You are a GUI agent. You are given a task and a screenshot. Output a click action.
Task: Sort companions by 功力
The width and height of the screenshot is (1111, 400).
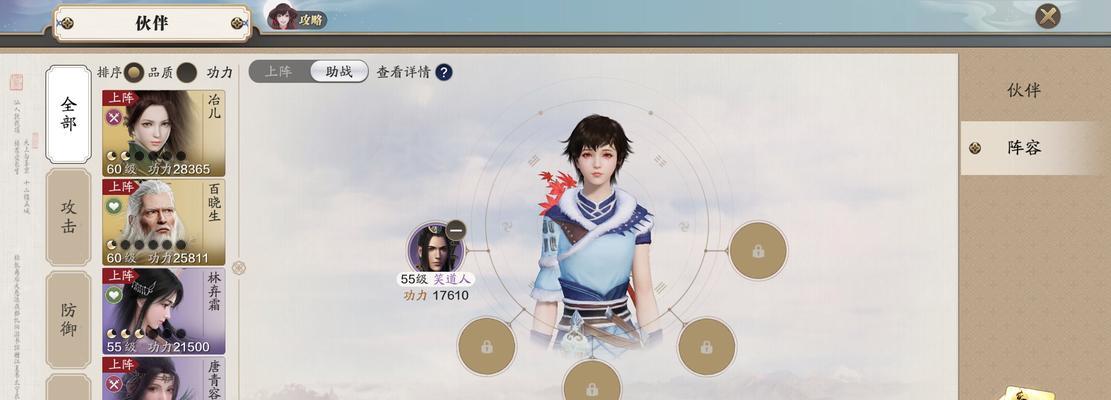click(x=187, y=72)
